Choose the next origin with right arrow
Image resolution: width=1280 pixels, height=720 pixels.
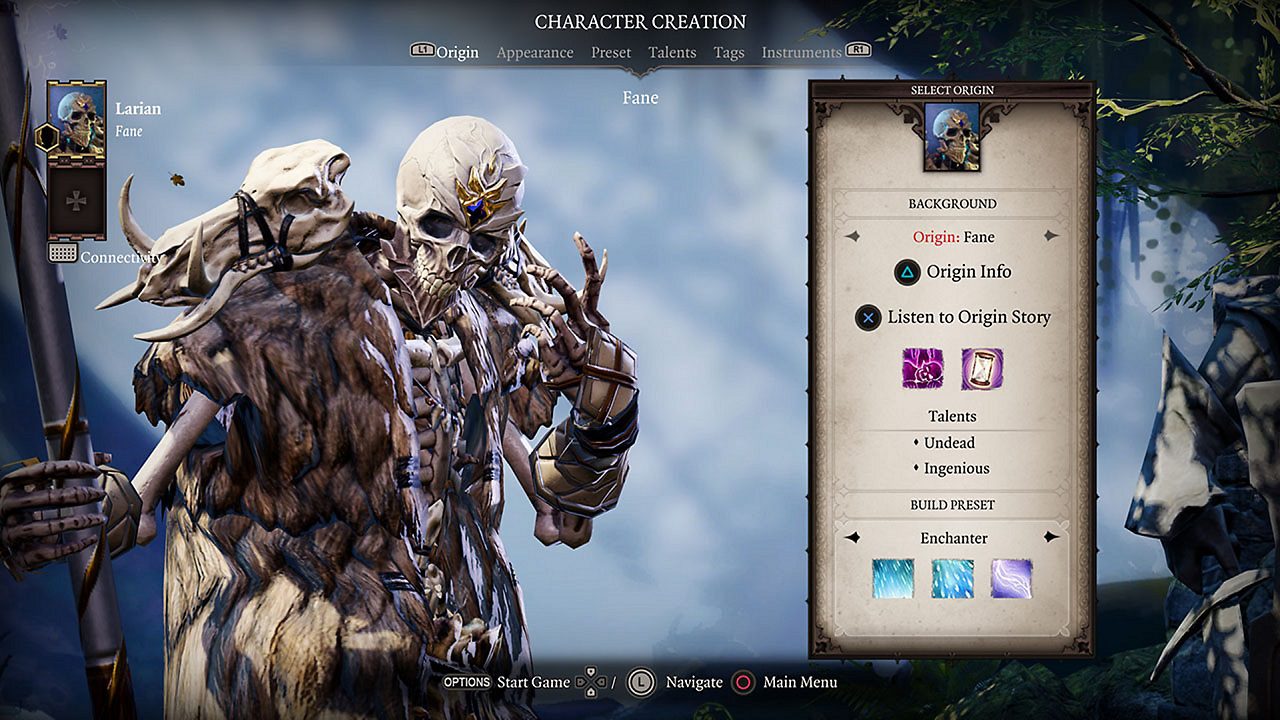pyautogui.click(x=1051, y=237)
